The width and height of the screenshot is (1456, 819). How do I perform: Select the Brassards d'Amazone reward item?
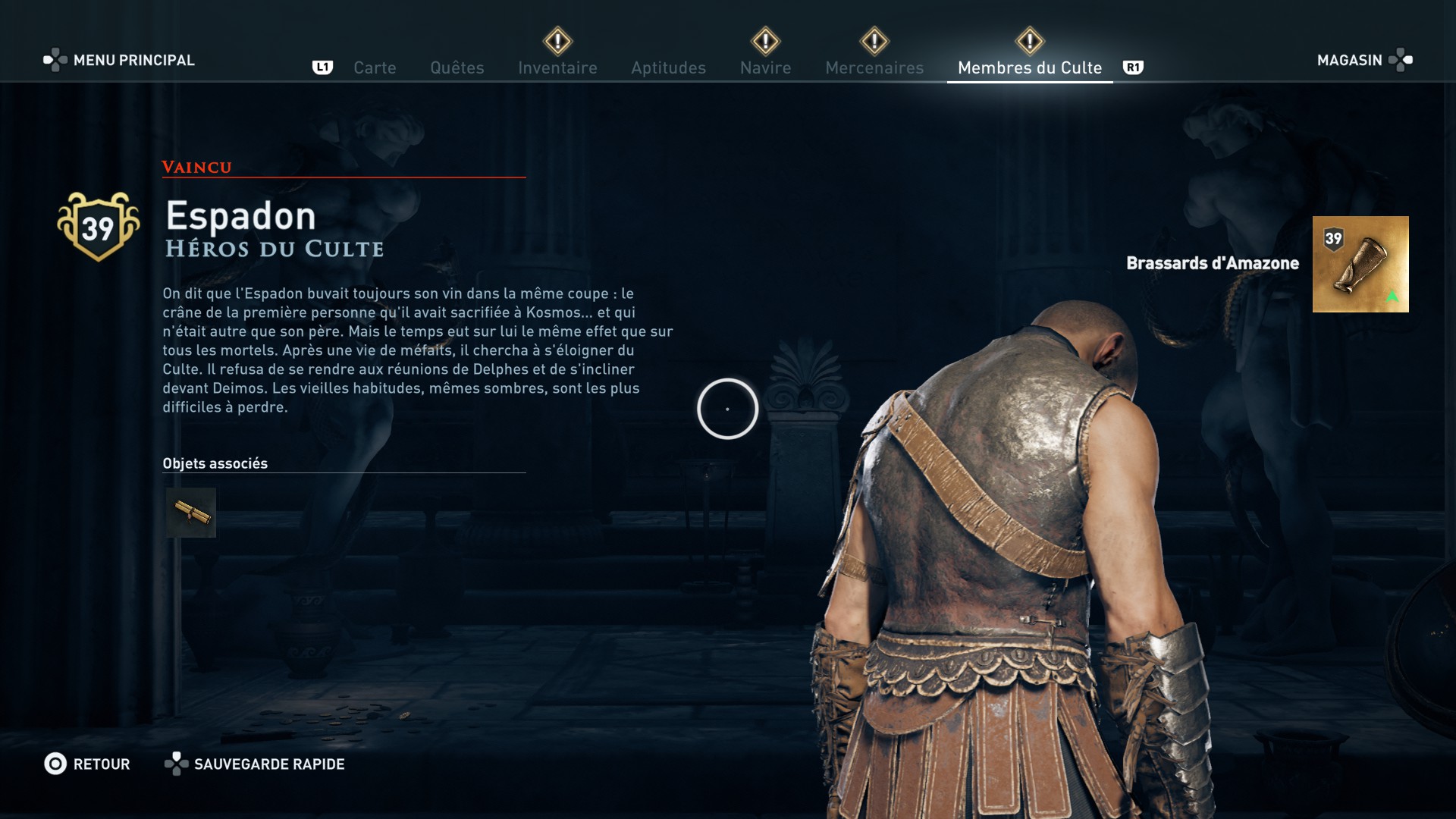(x=1360, y=264)
